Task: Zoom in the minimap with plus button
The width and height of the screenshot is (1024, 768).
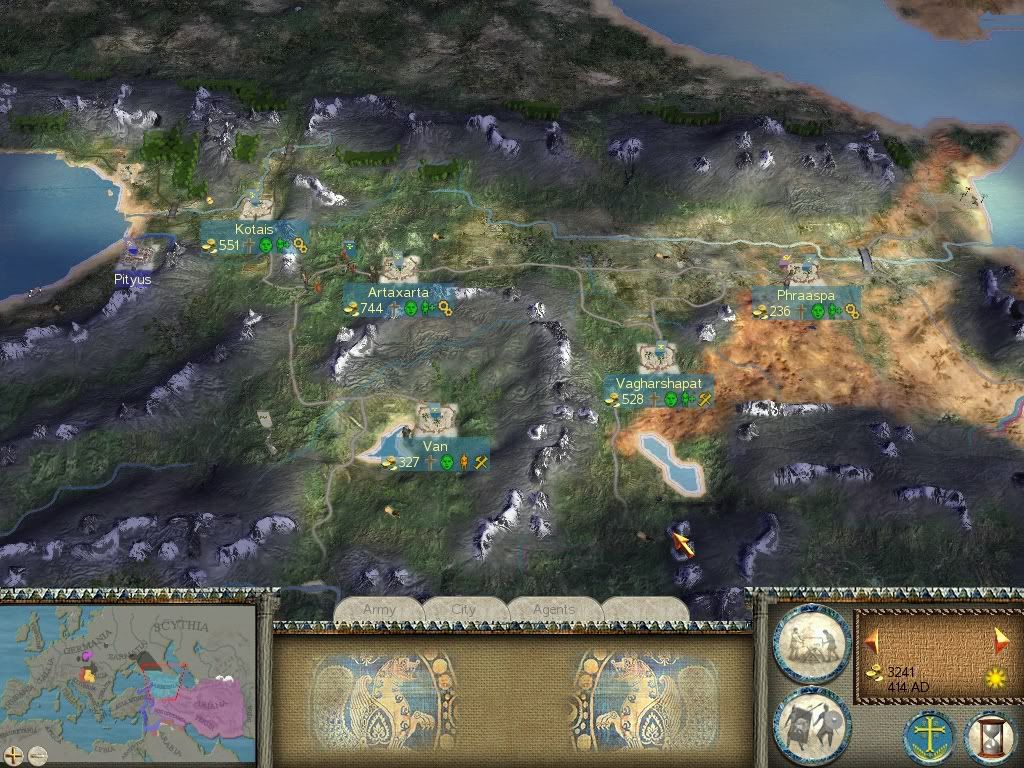Action: 14,754
